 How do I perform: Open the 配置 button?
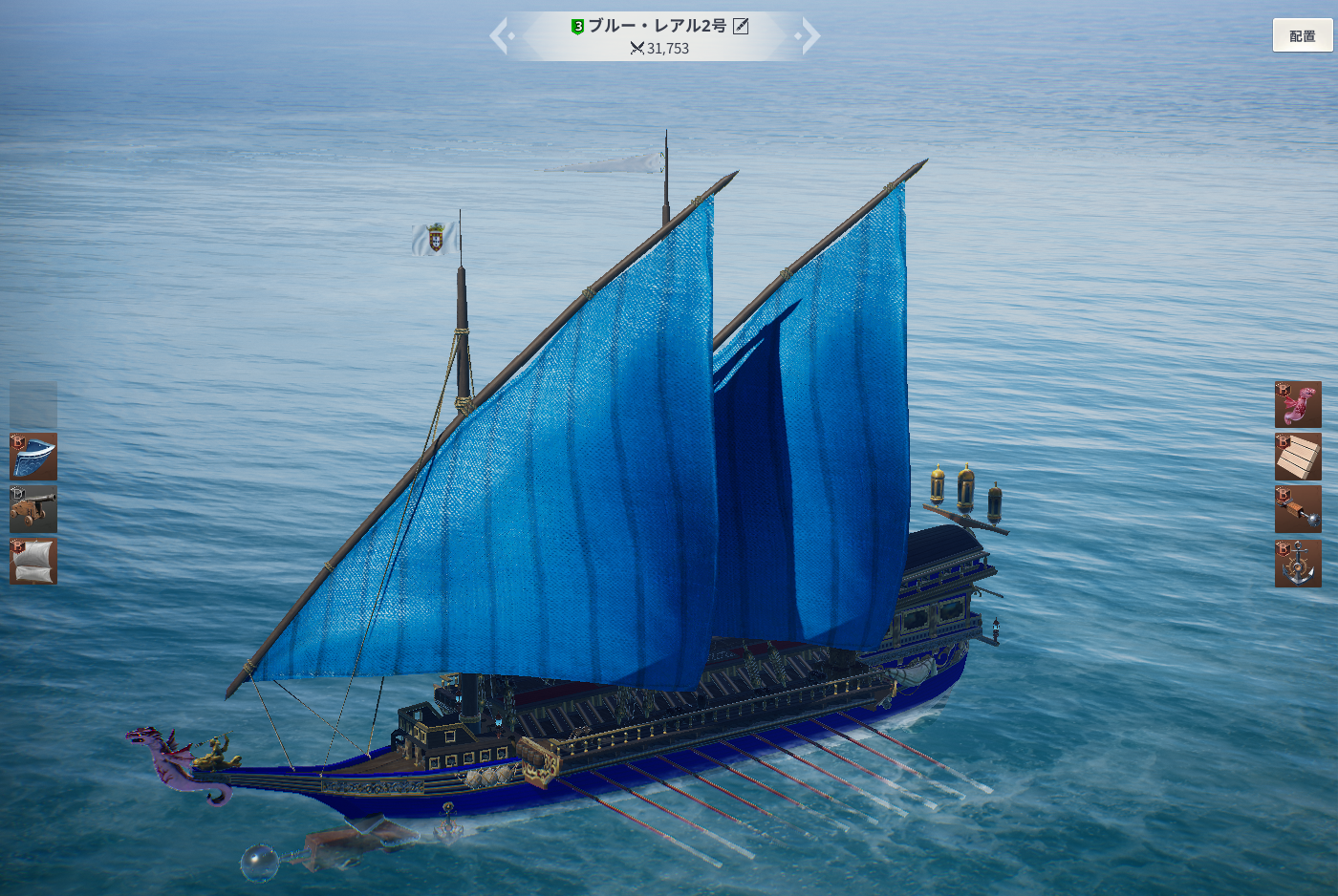click(1302, 36)
